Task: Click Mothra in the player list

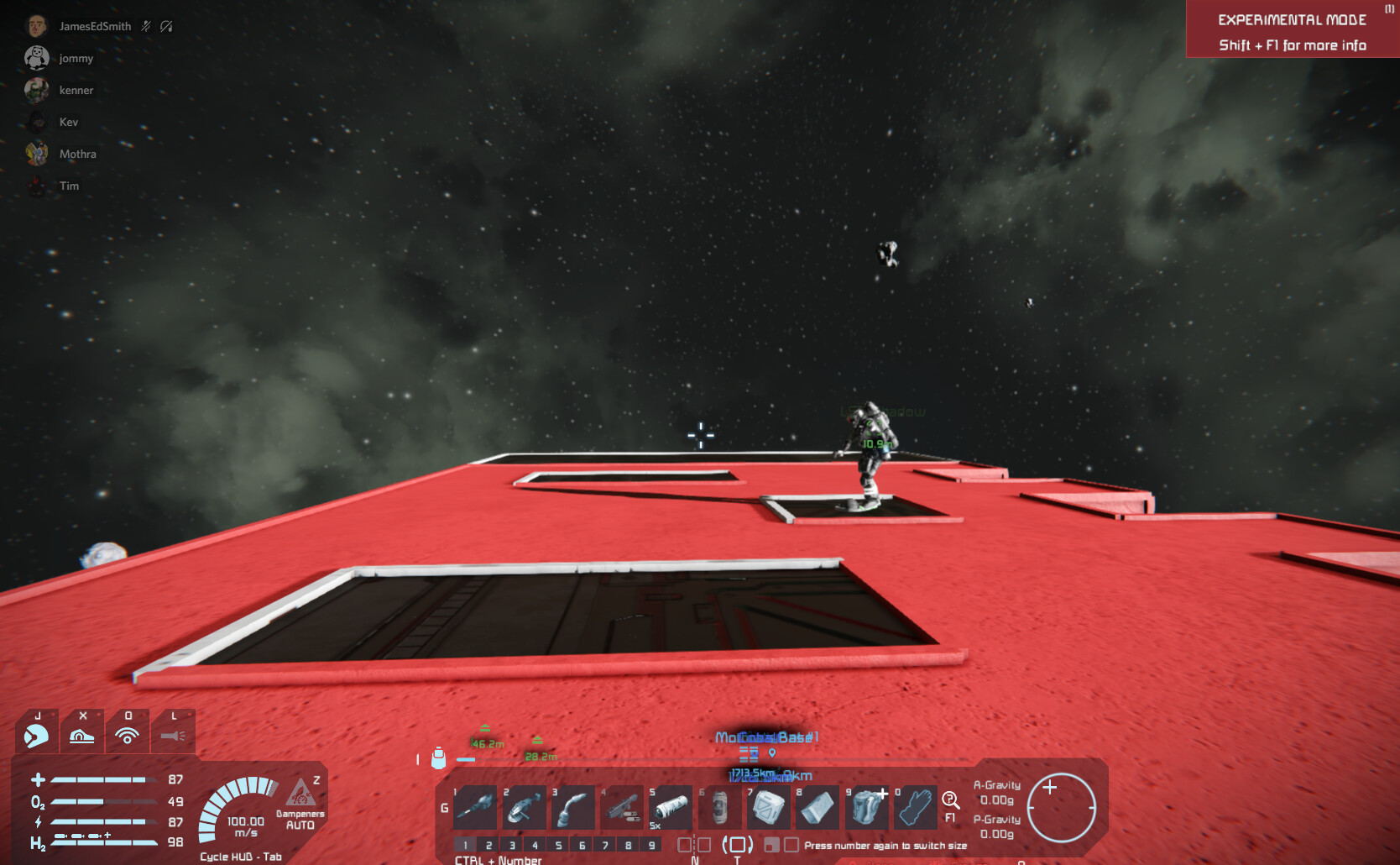Action: point(77,155)
